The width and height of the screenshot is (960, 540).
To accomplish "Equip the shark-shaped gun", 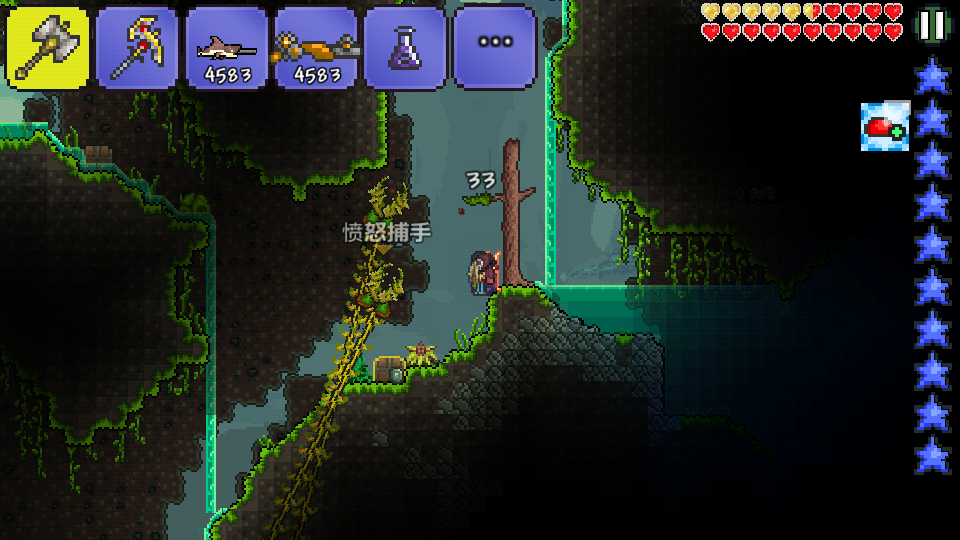I will (x=226, y=47).
